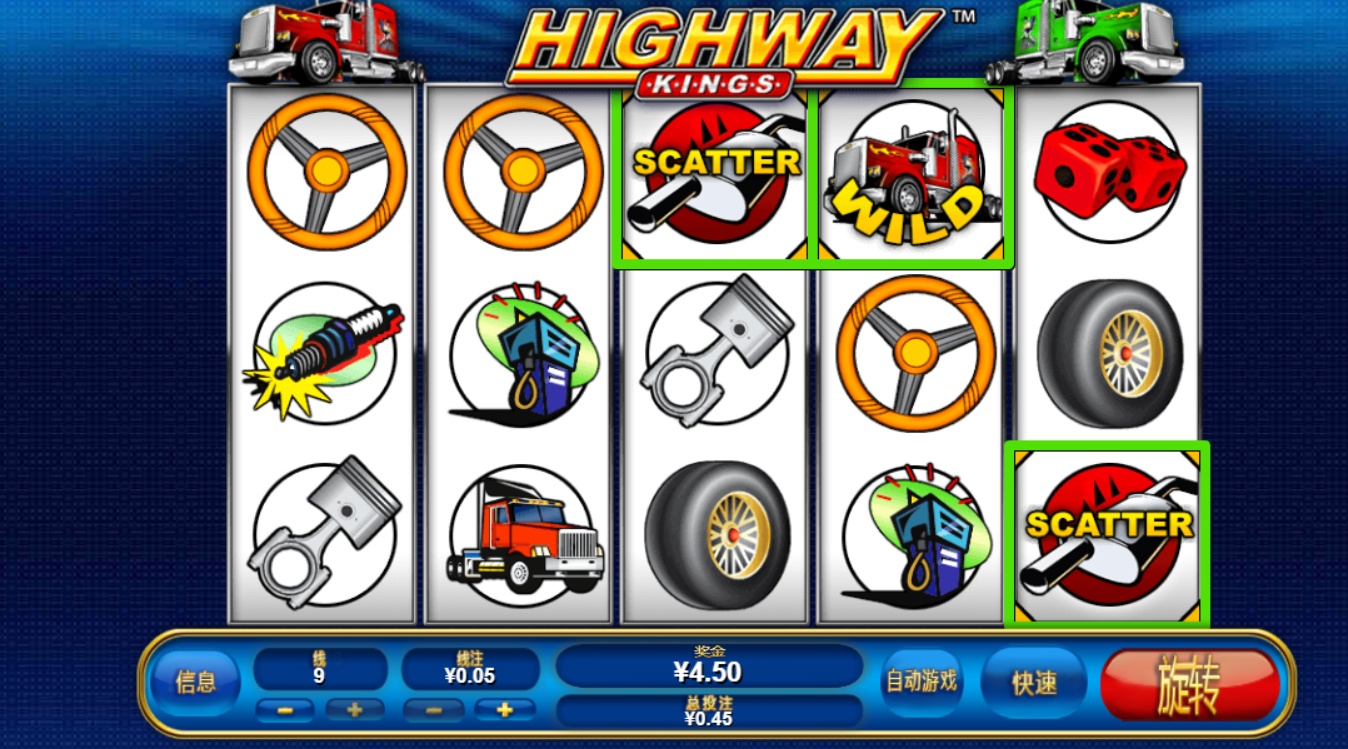Increase the number of lines (线)

pos(355,710)
